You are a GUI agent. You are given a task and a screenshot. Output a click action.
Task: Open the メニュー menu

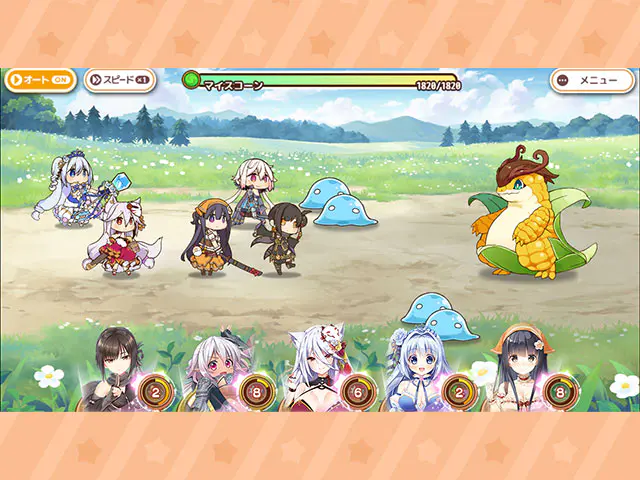(591, 80)
